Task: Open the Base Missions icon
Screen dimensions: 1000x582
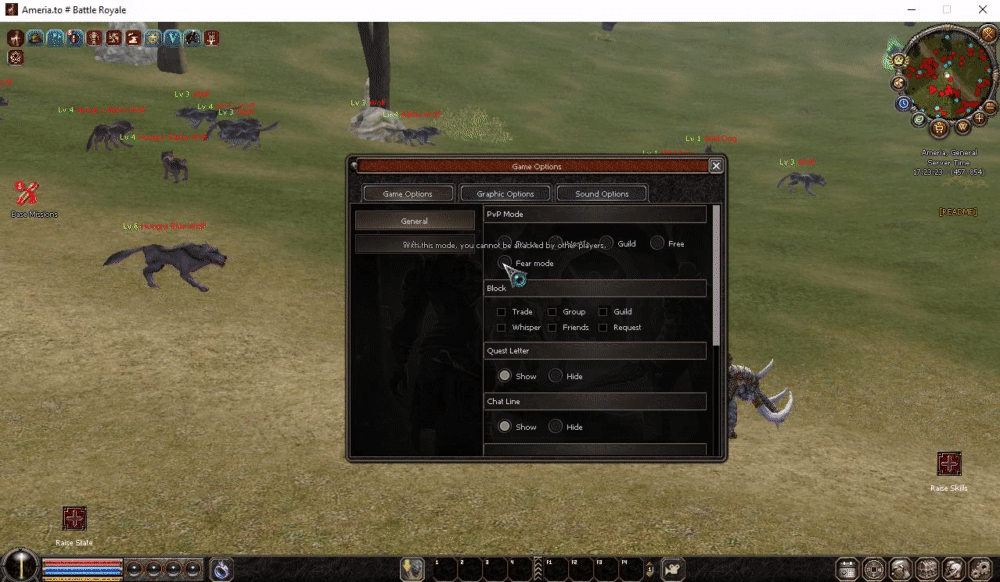Action: [x=27, y=191]
